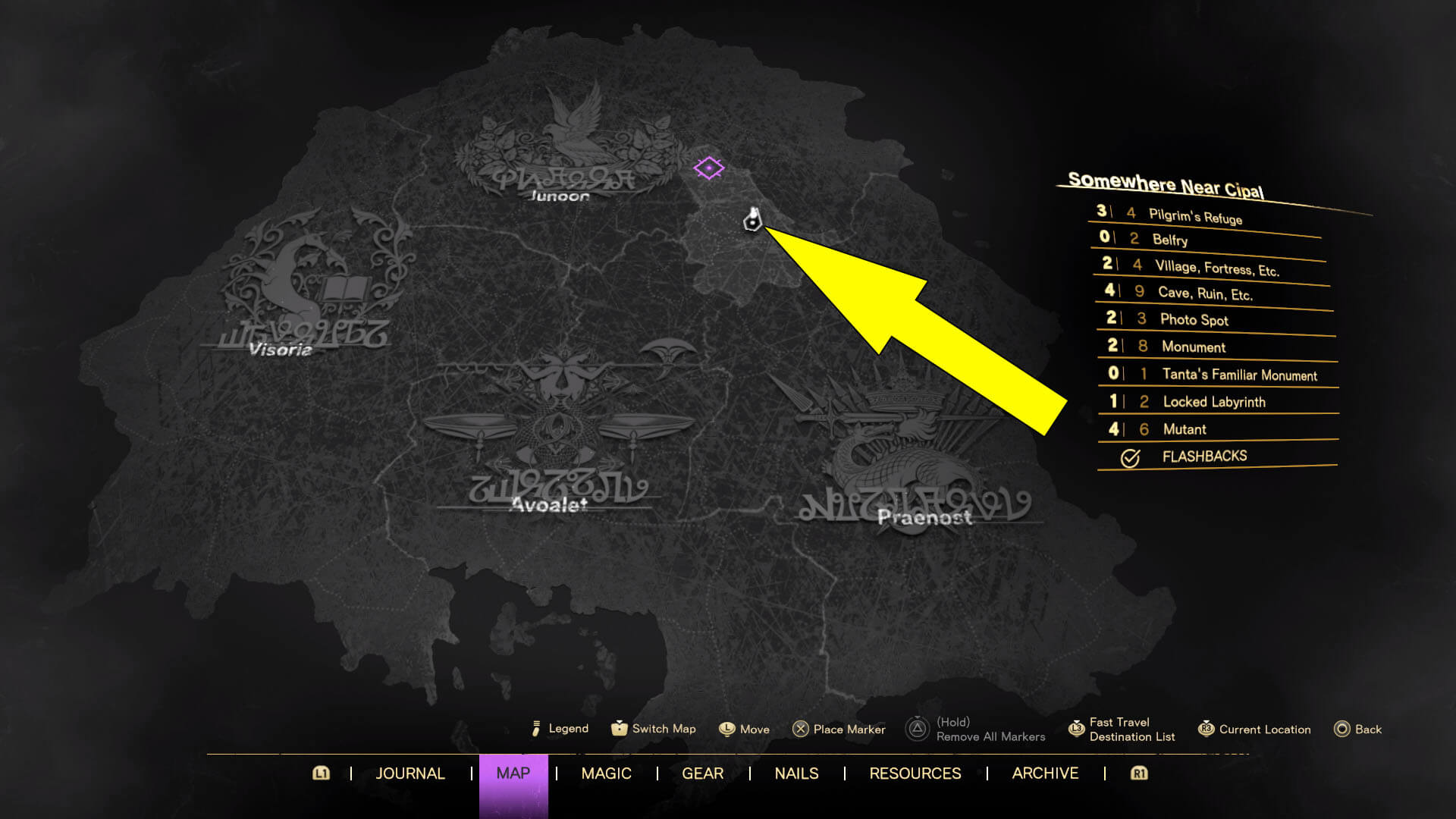
Task: Open the MAGIC tab
Action: click(x=606, y=773)
